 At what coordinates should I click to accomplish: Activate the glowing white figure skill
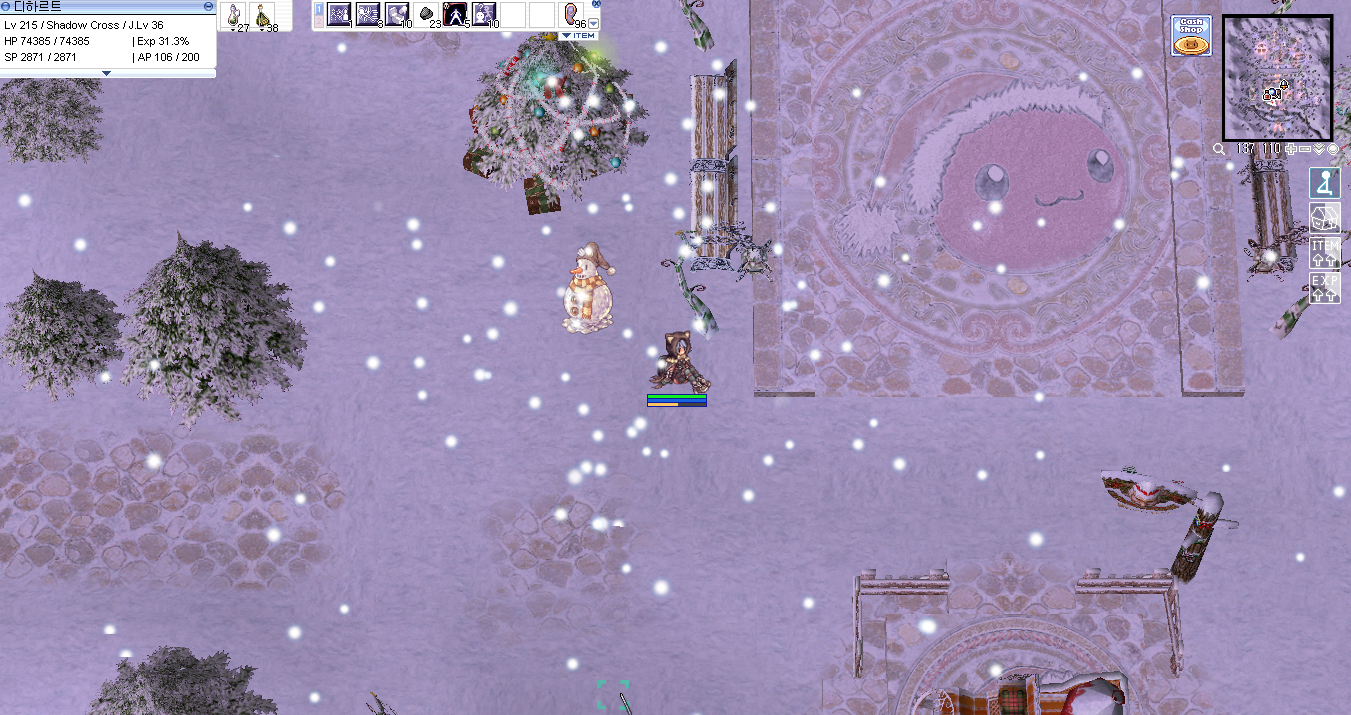[x=455, y=15]
